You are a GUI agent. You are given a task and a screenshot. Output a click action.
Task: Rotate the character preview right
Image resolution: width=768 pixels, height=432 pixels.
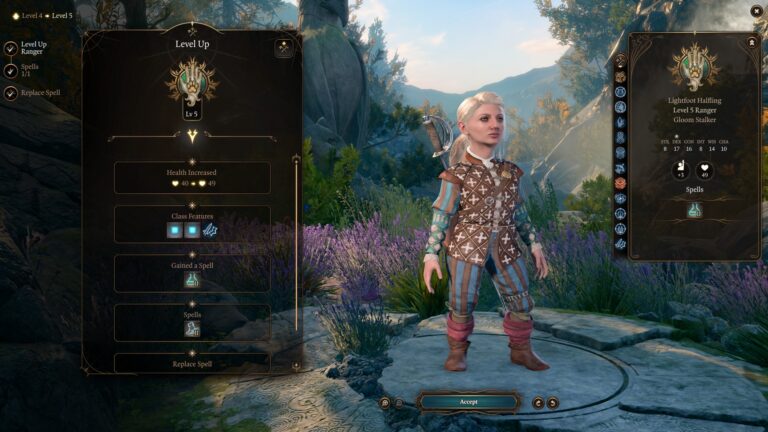coord(553,402)
